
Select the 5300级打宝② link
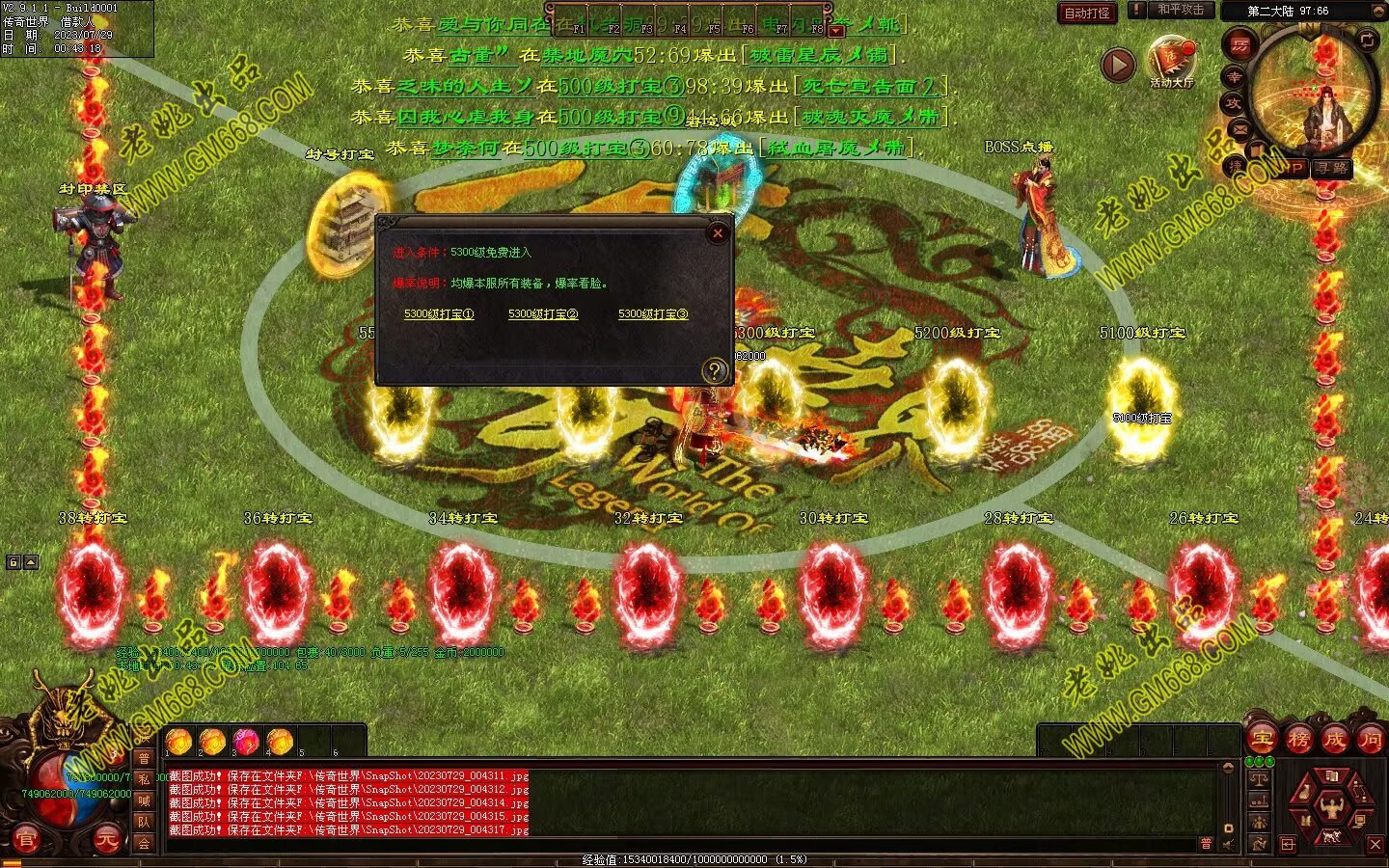click(543, 314)
